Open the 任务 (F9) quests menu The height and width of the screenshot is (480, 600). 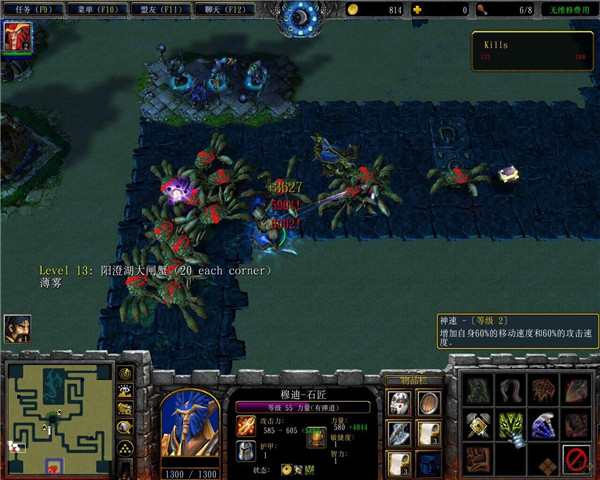point(31,9)
